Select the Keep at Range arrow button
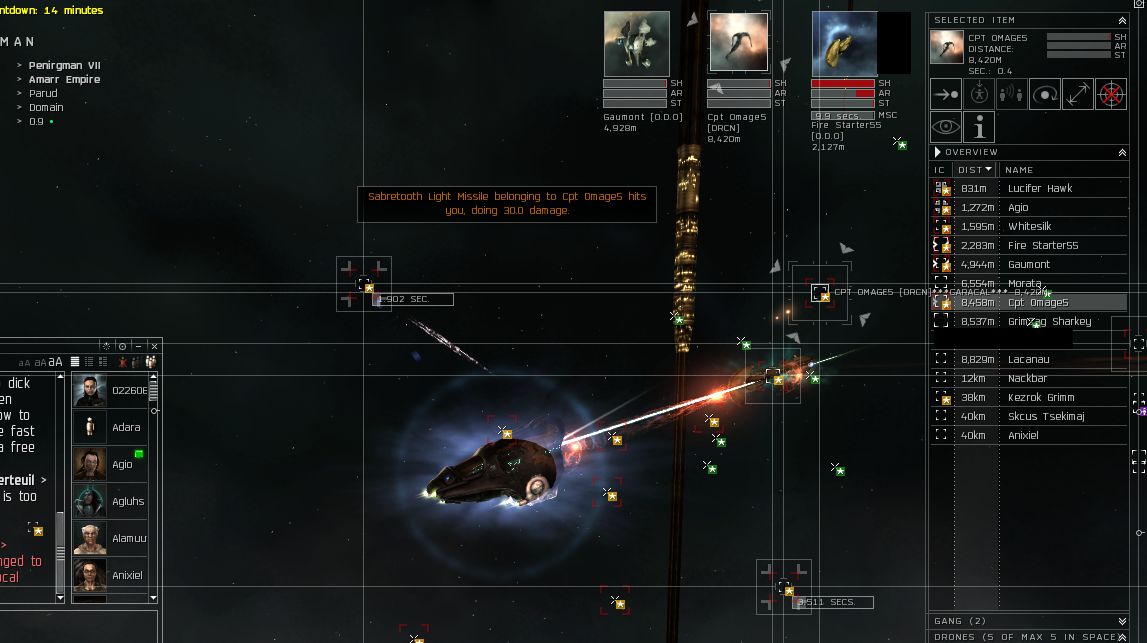The image size is (1147, 643). pyautogui.click(x=1078, y=94)
